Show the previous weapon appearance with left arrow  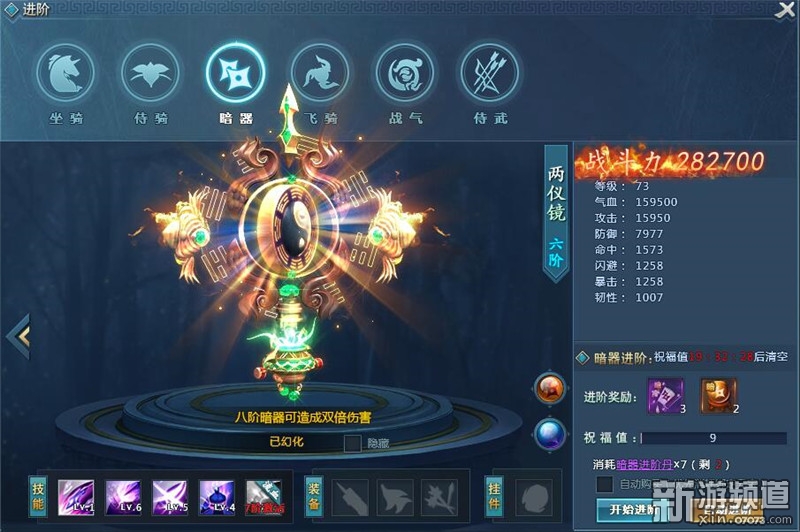pos(18,337)
